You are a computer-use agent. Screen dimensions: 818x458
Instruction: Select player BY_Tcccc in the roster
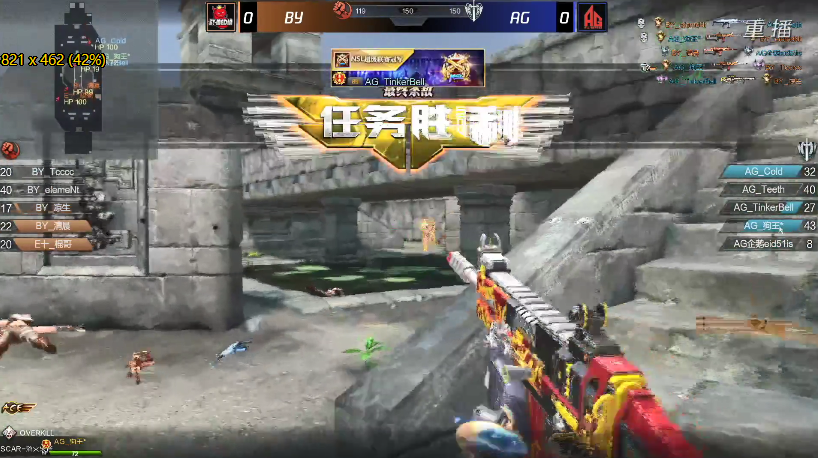pyautogui.click(x=50, y=171)
